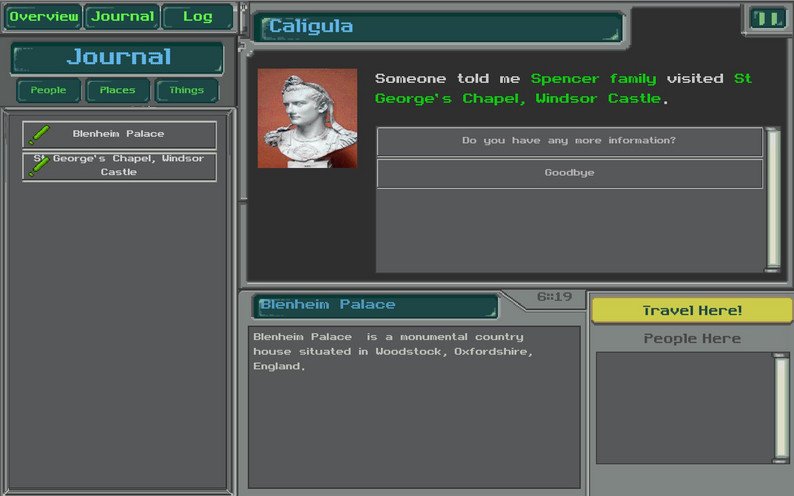Open the Overview tab

(43, 17)
